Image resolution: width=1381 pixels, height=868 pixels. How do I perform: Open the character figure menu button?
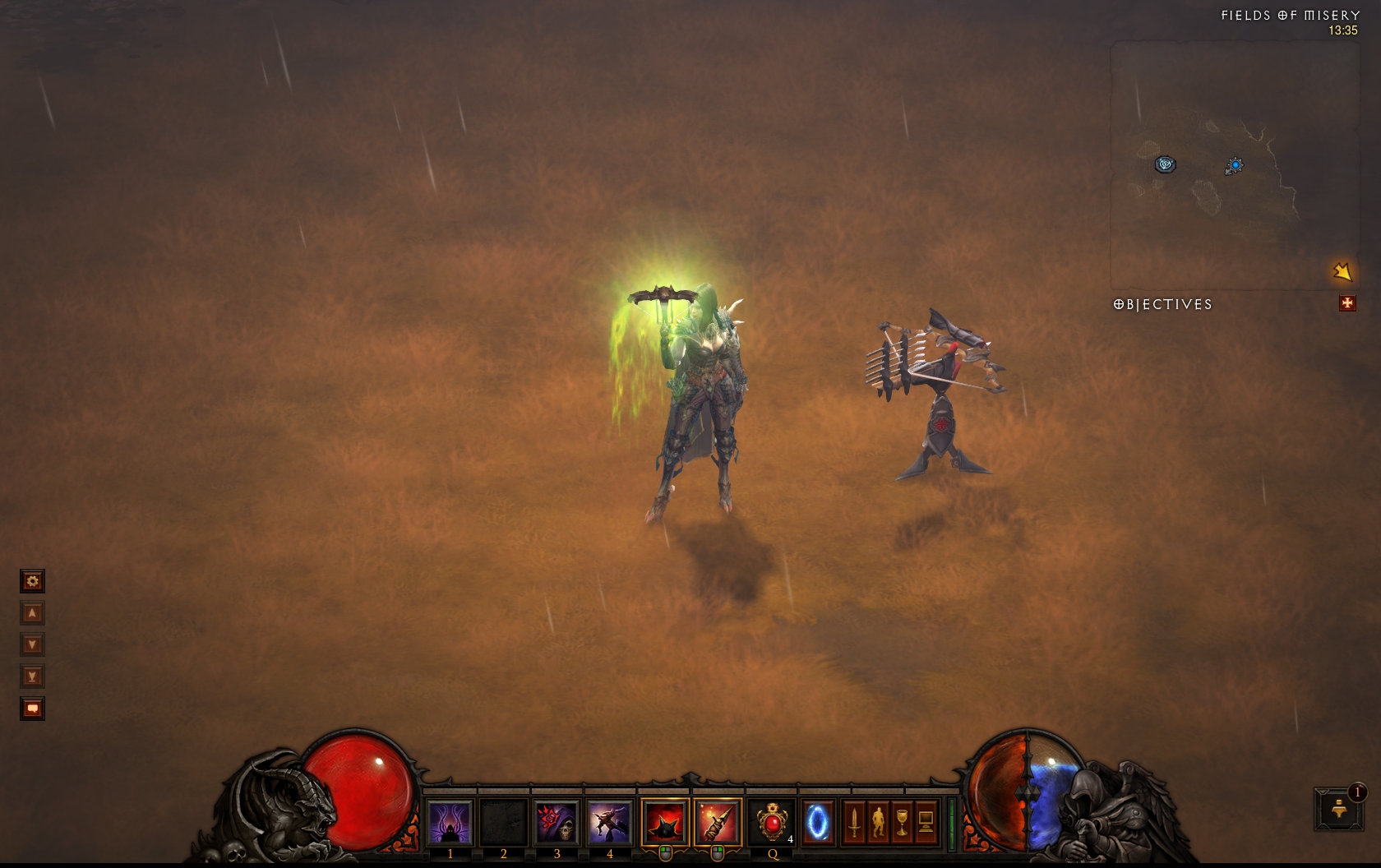click(878, 823)
